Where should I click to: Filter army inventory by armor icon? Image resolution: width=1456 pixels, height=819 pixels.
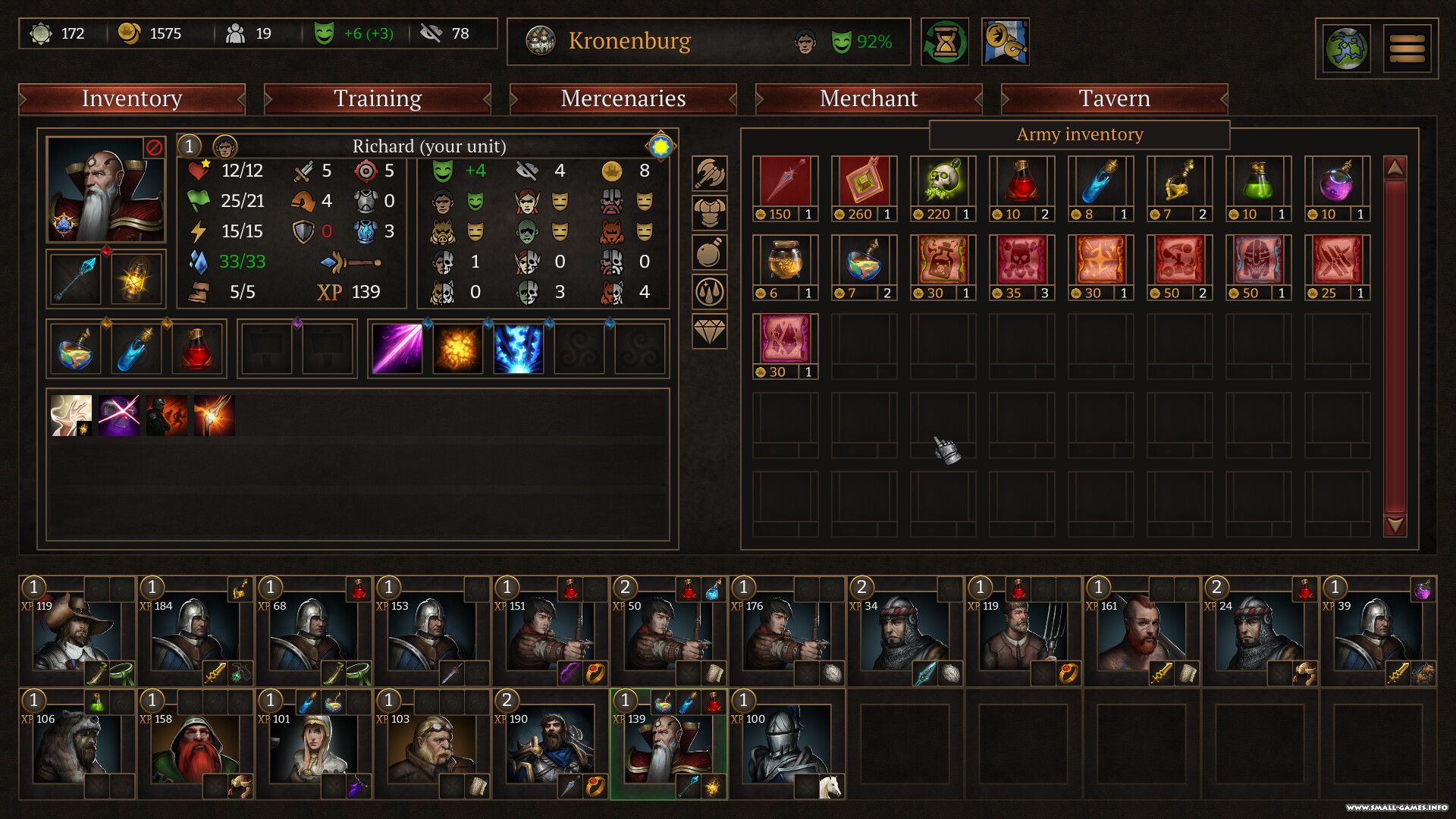point(709,213)
